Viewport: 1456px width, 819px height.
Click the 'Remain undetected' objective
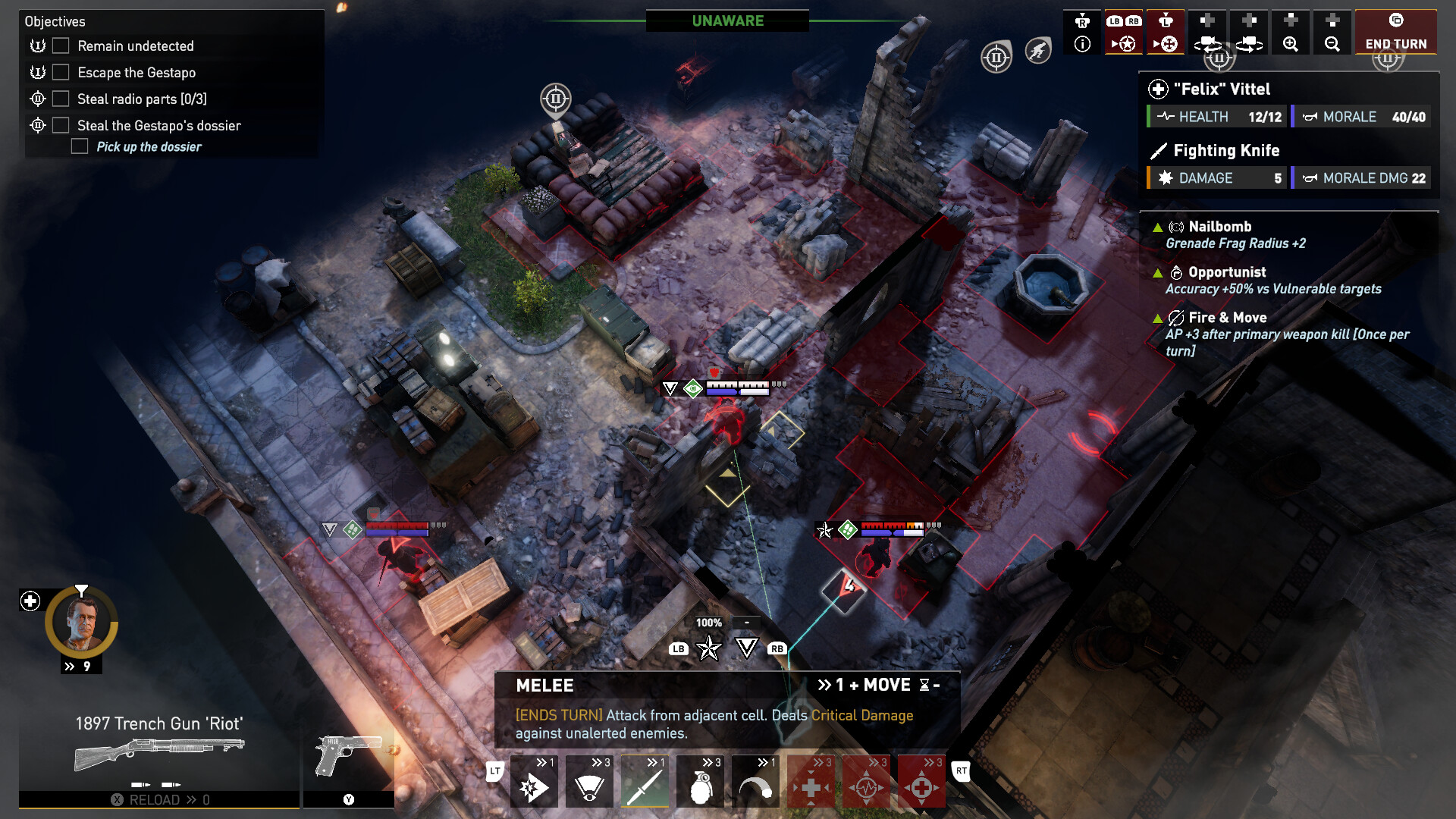(135, 46)
